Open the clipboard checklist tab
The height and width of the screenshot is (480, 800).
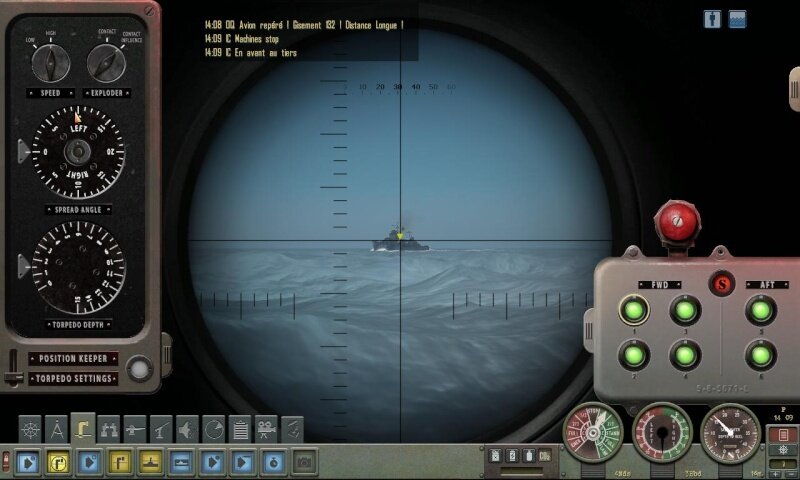240,428
